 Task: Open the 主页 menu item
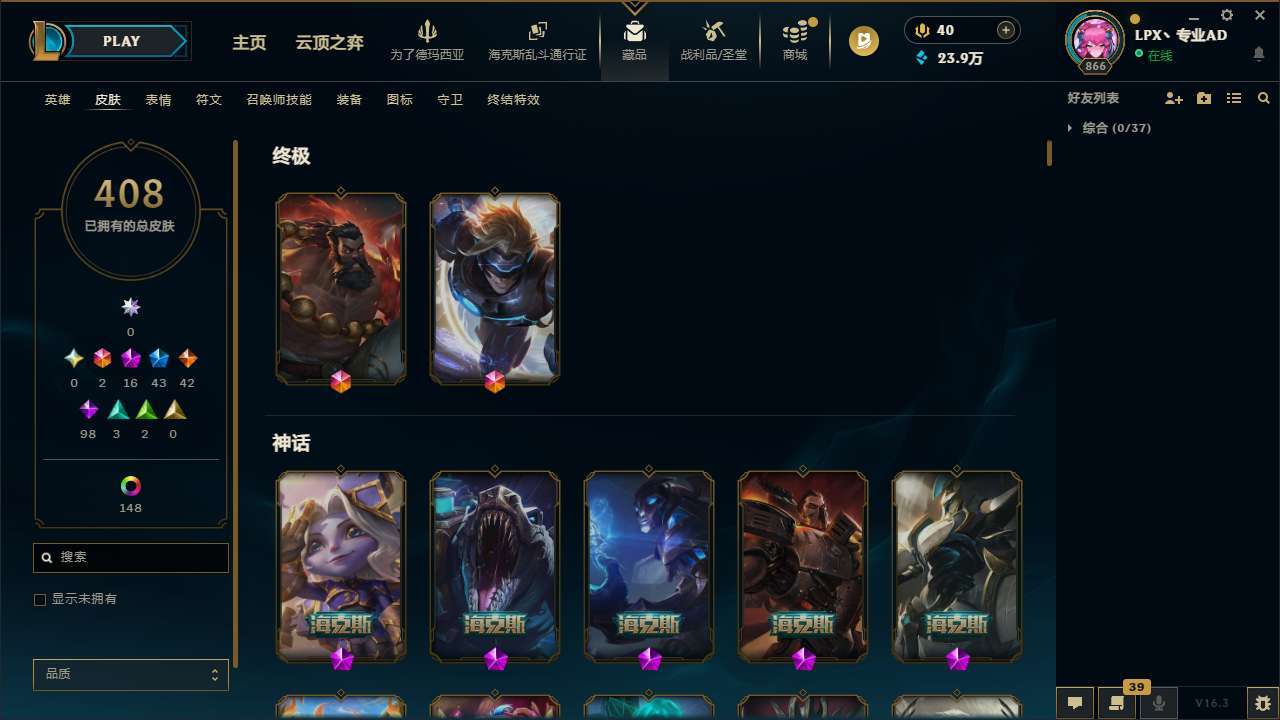tap(248, 43)
